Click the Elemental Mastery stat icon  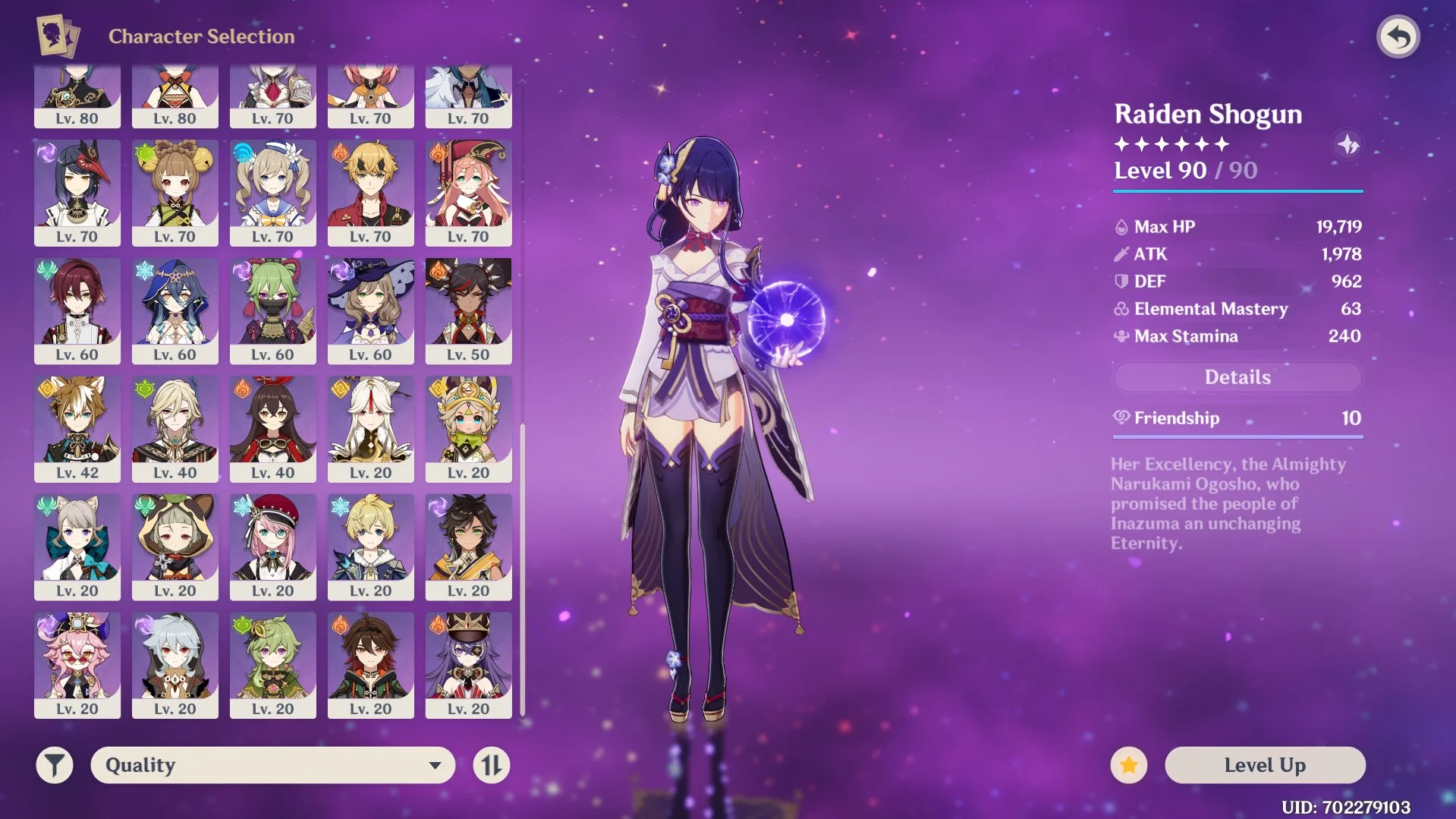click(x=1121, y=309)
